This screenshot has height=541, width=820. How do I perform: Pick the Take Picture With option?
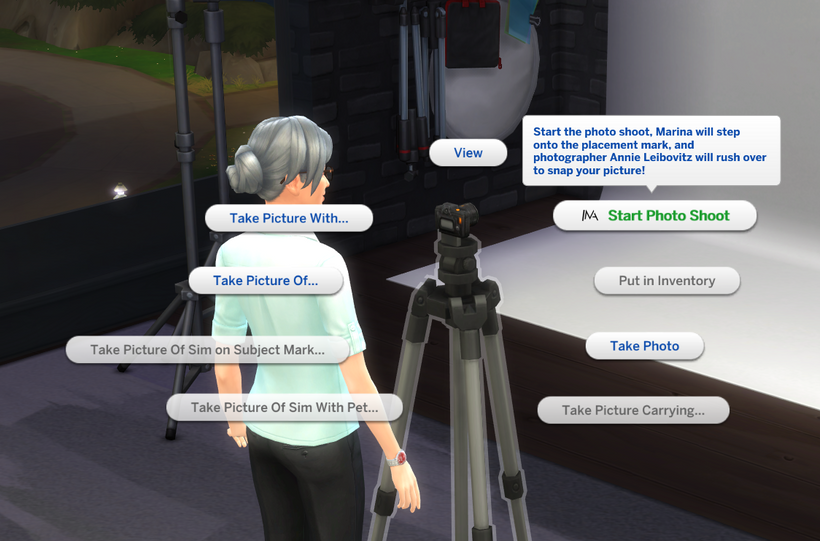[x=289, y=218]
